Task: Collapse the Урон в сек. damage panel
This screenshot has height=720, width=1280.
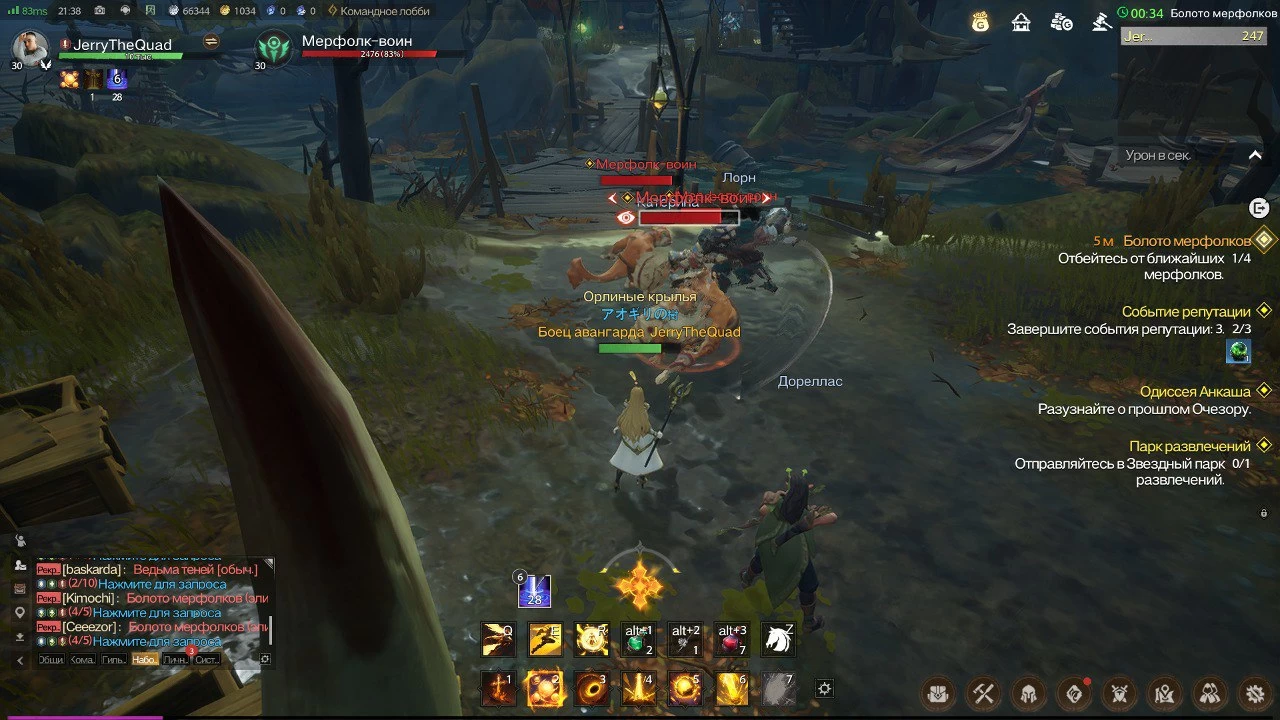Action: pos(1256,155)
